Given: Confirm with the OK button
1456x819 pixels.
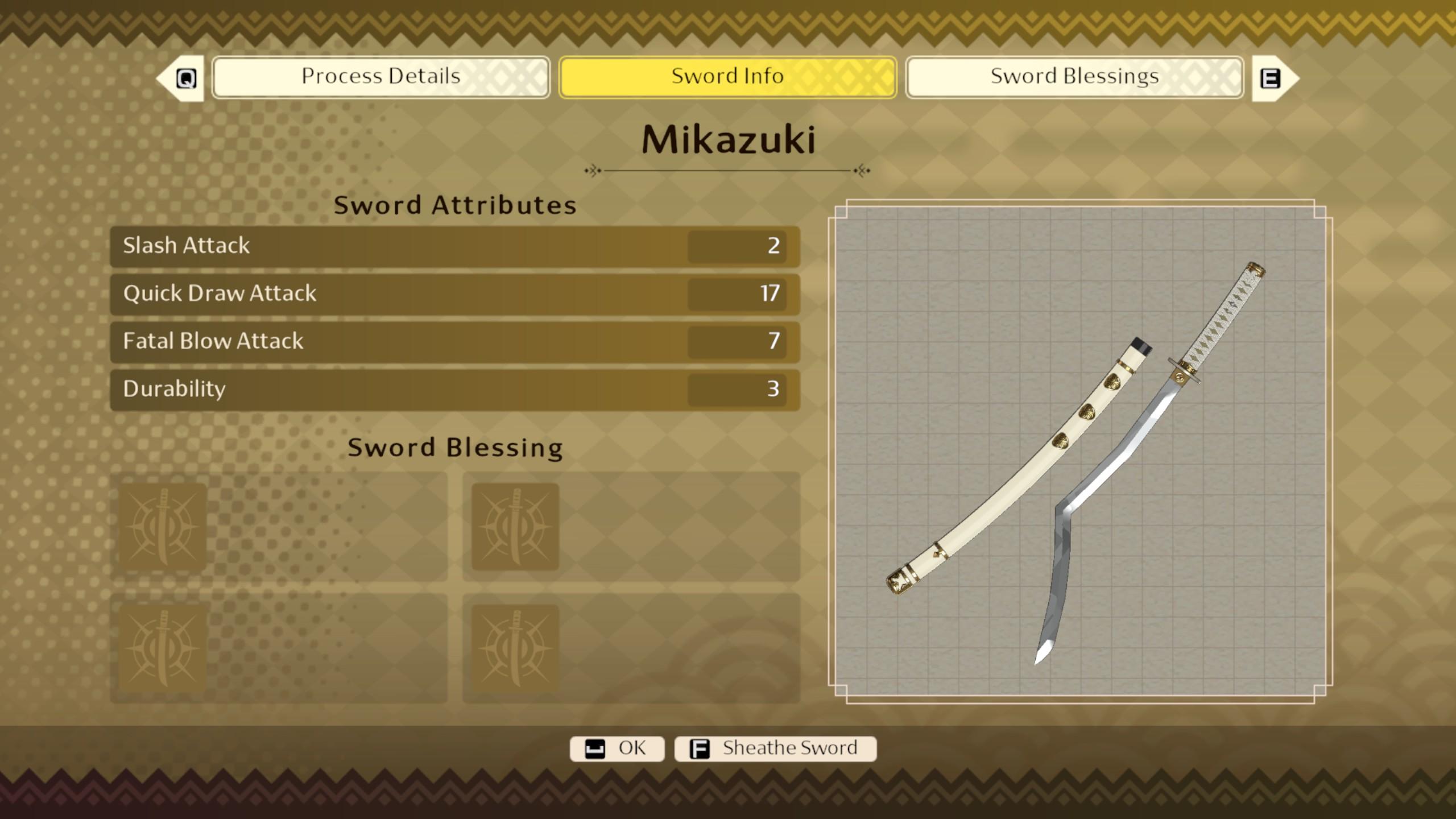Looking at the screenshot, I should coord(617,748).
